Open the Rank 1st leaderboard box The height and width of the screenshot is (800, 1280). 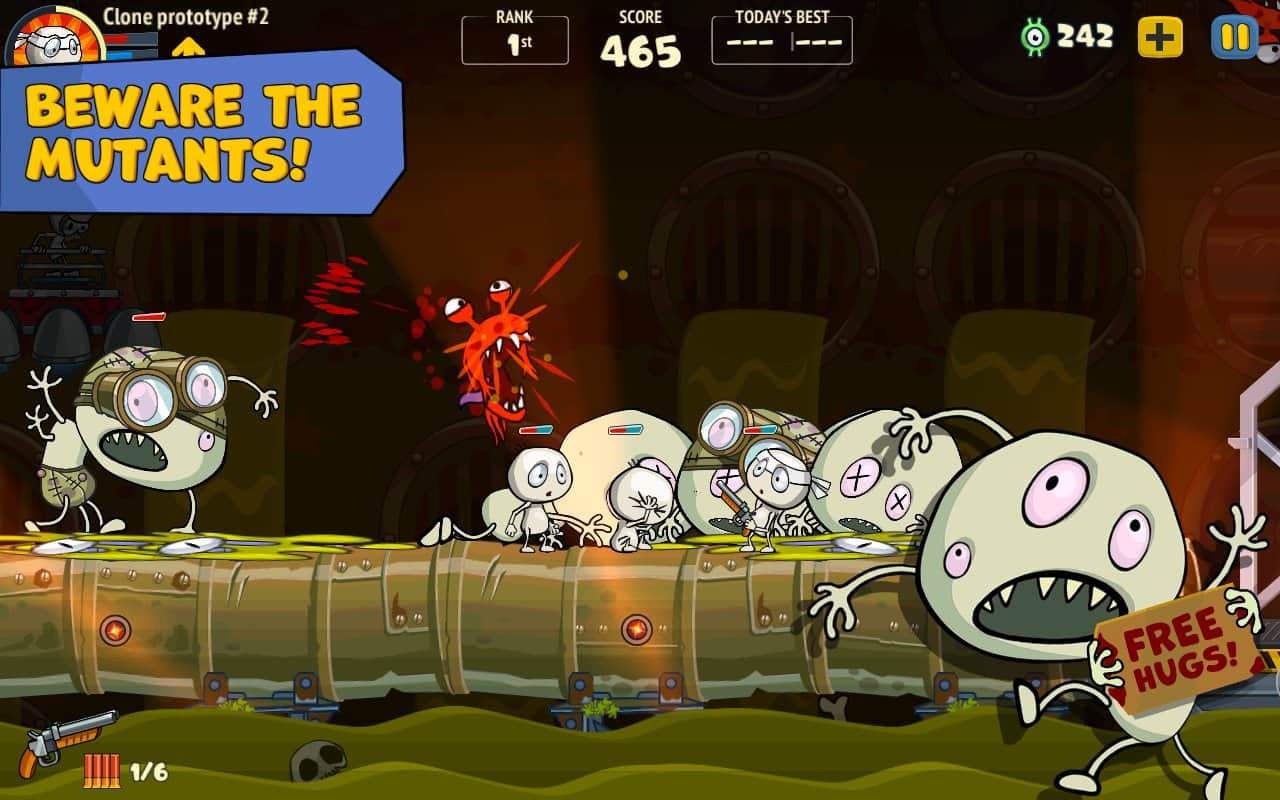[515, 40]
